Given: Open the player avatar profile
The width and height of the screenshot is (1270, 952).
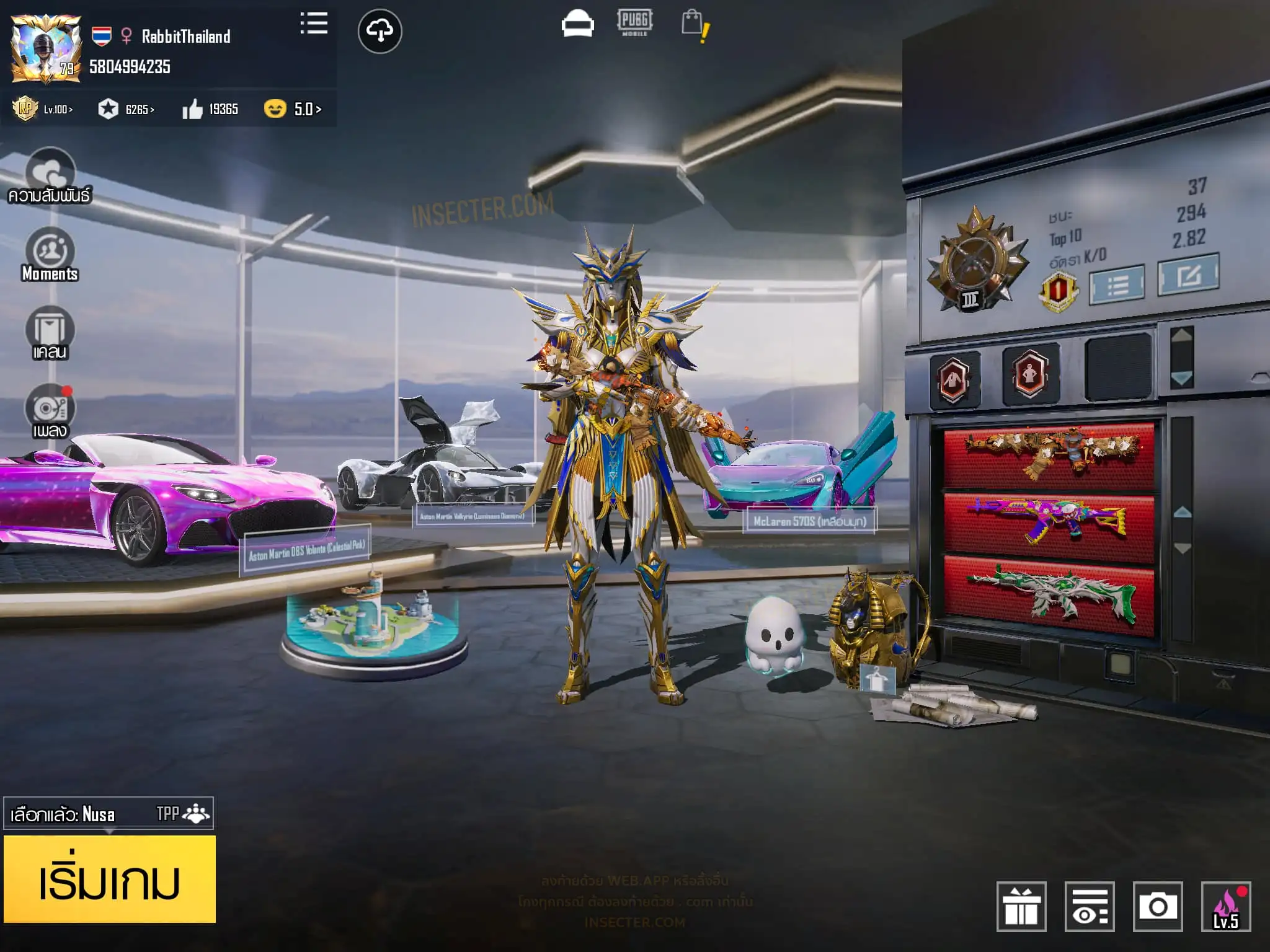Looking at the screenshot, I should click(46, 50).
